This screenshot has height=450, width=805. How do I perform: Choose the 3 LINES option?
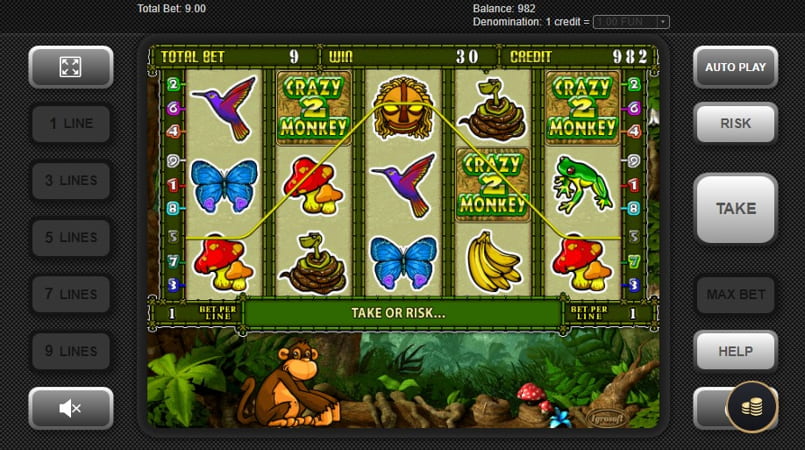[x=70, y=181]
